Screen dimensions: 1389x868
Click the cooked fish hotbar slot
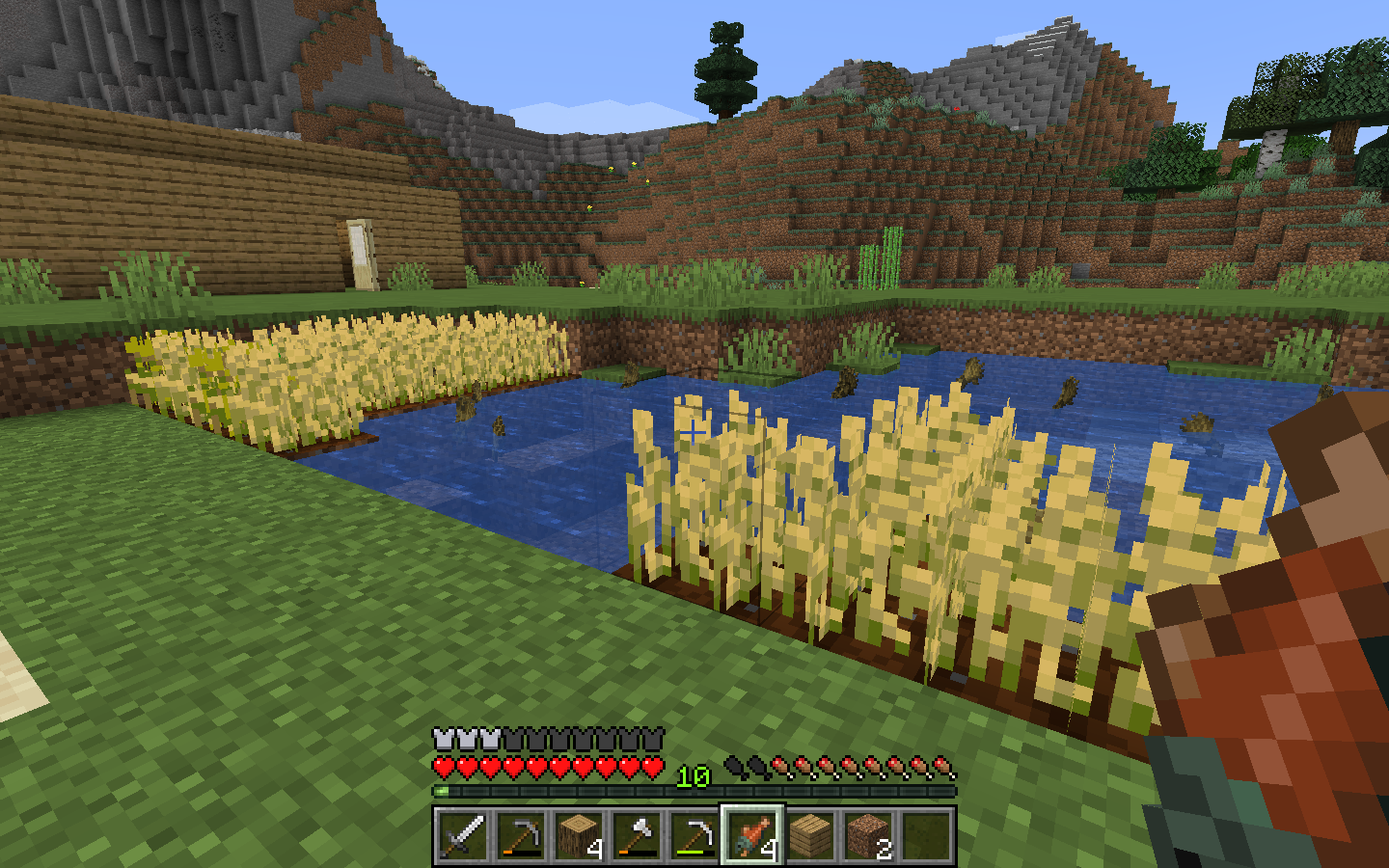click(x=752, y=835)
